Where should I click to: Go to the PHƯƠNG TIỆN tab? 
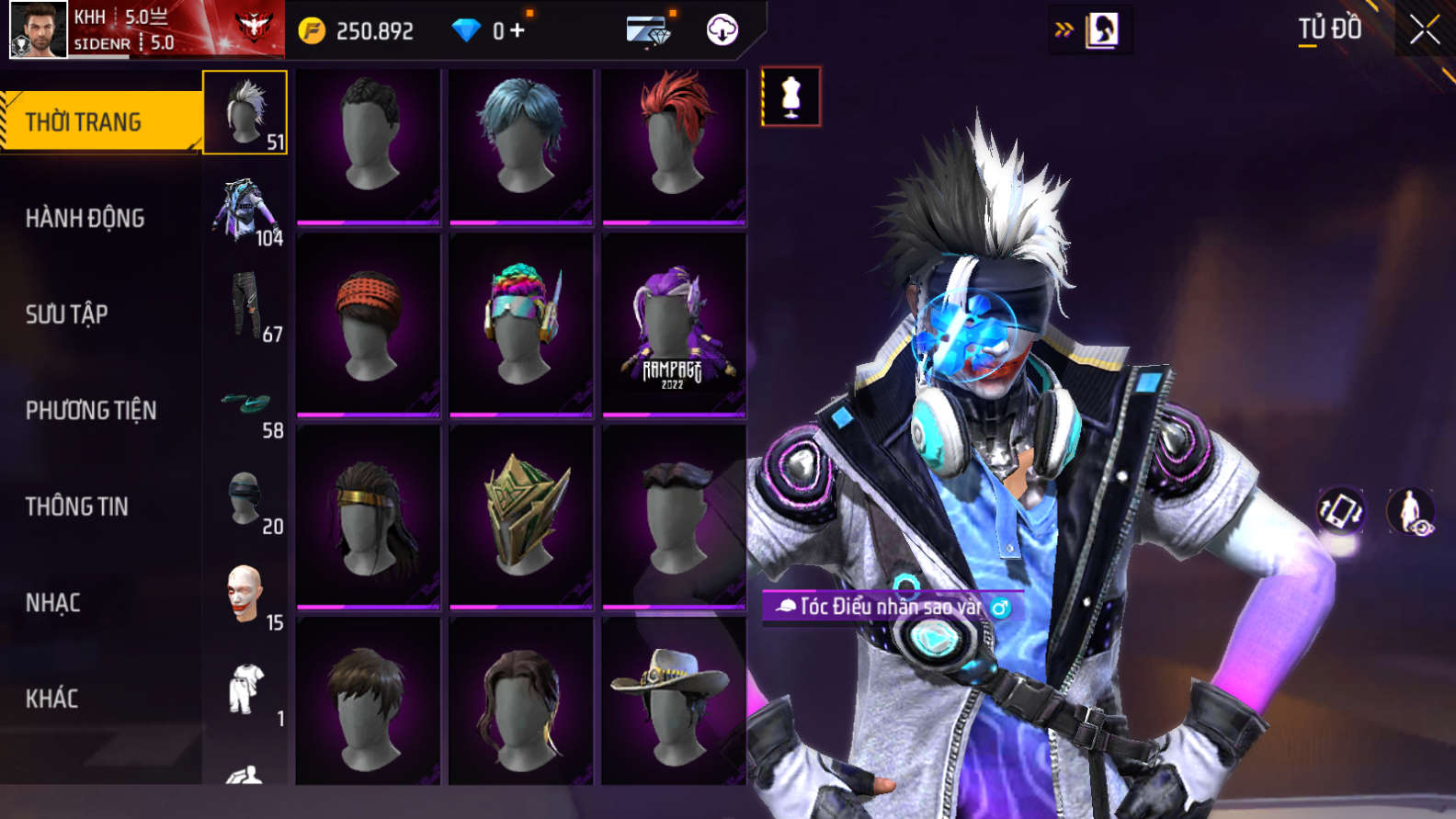91,410
